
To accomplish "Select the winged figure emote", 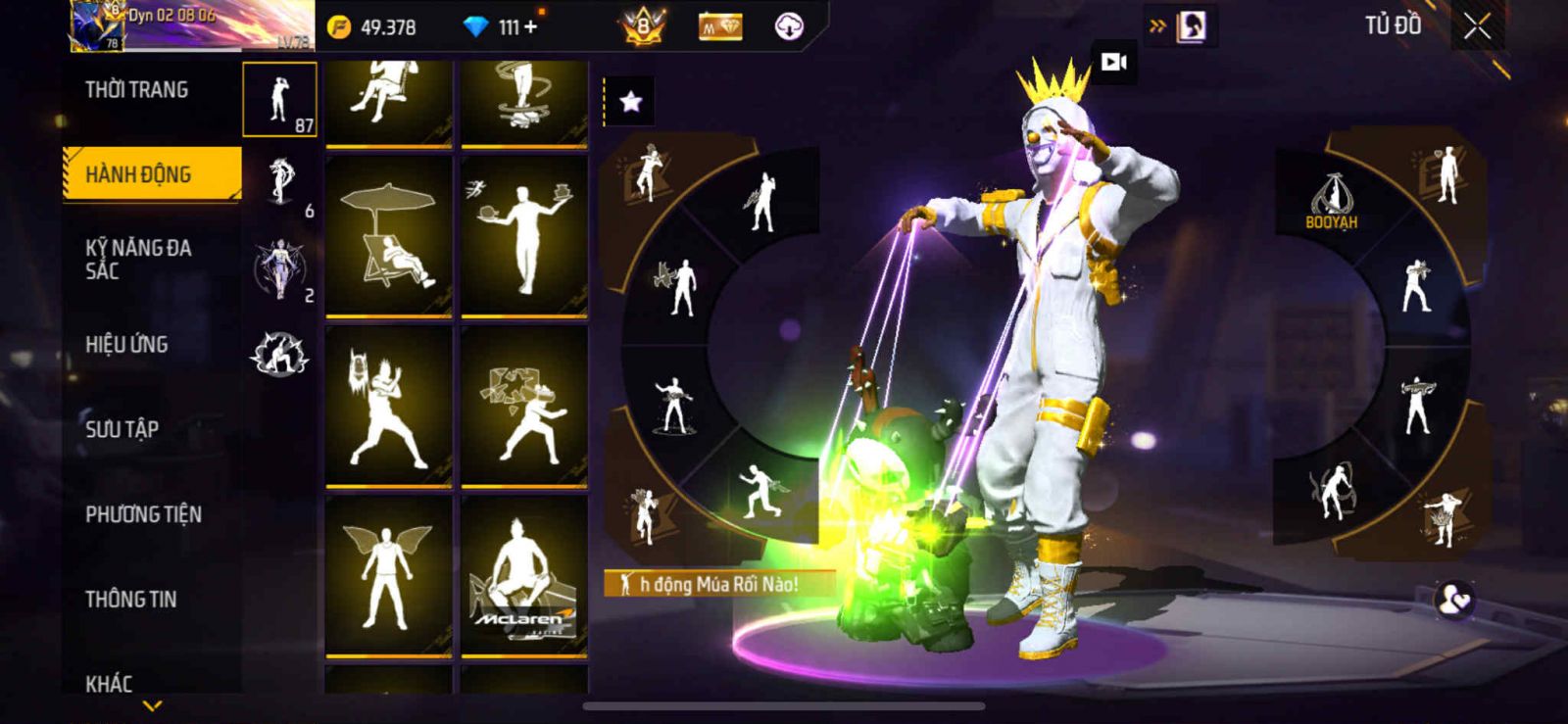I will [x=388, y=576].
